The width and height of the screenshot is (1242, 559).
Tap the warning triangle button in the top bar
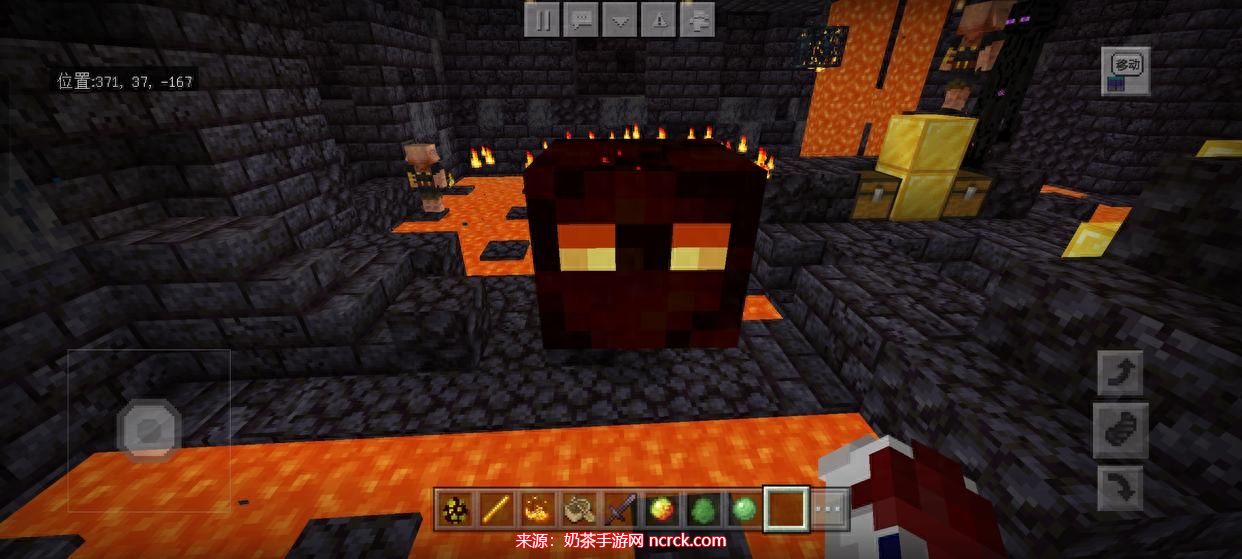[659, 20]
